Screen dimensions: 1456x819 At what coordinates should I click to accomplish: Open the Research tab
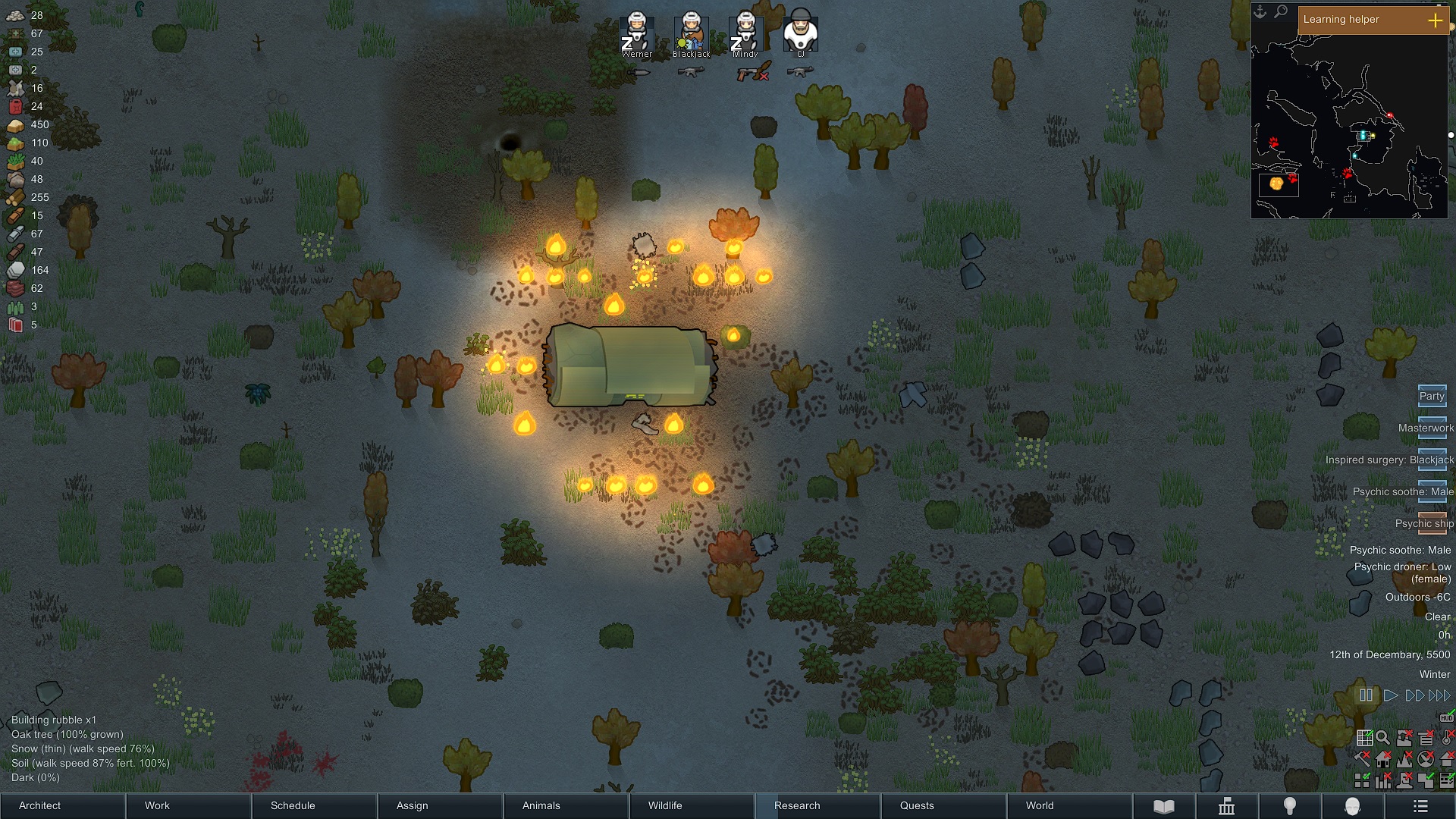click(817, 805)
